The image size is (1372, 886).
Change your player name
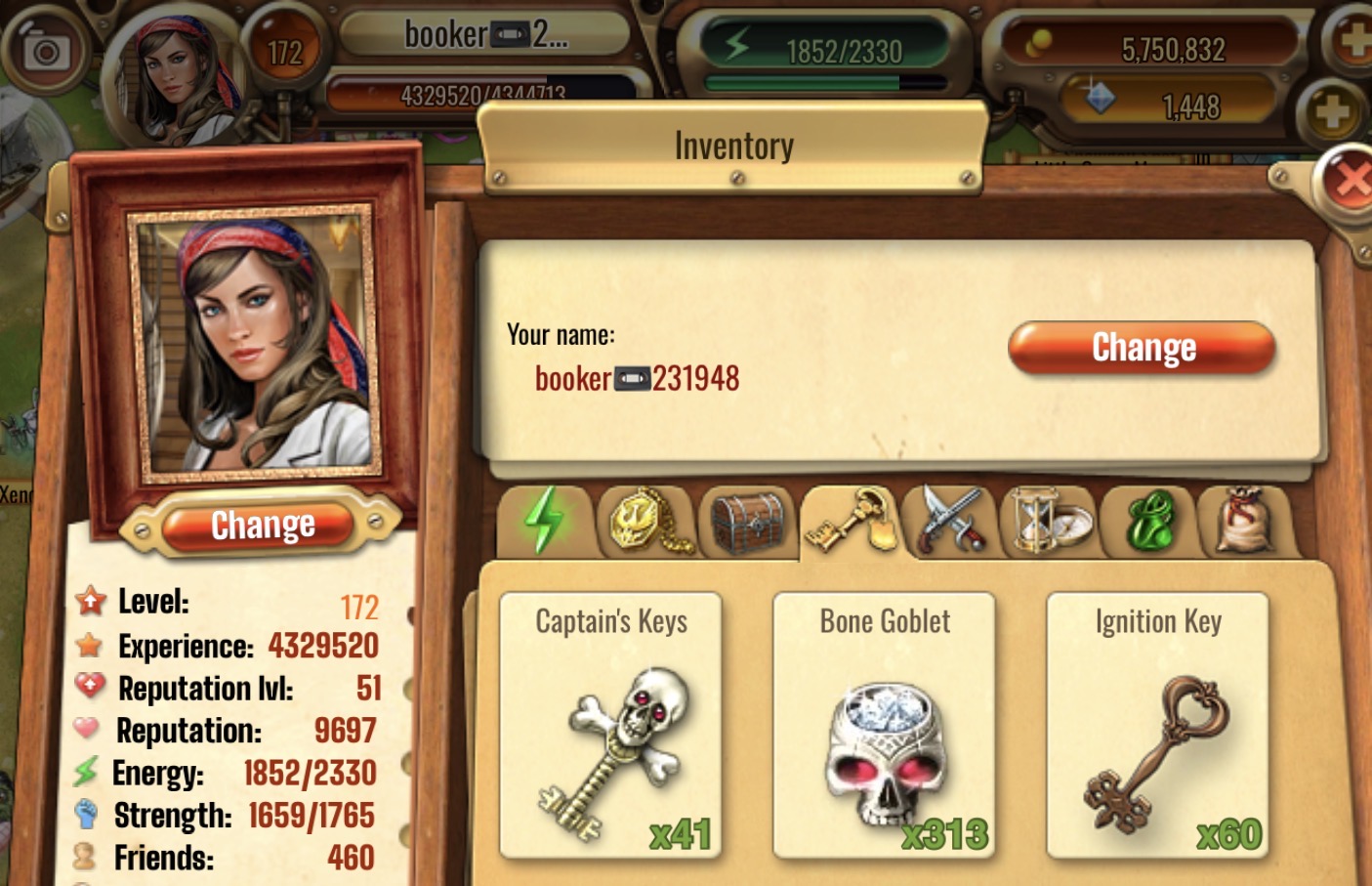[x=1142, y=348]
